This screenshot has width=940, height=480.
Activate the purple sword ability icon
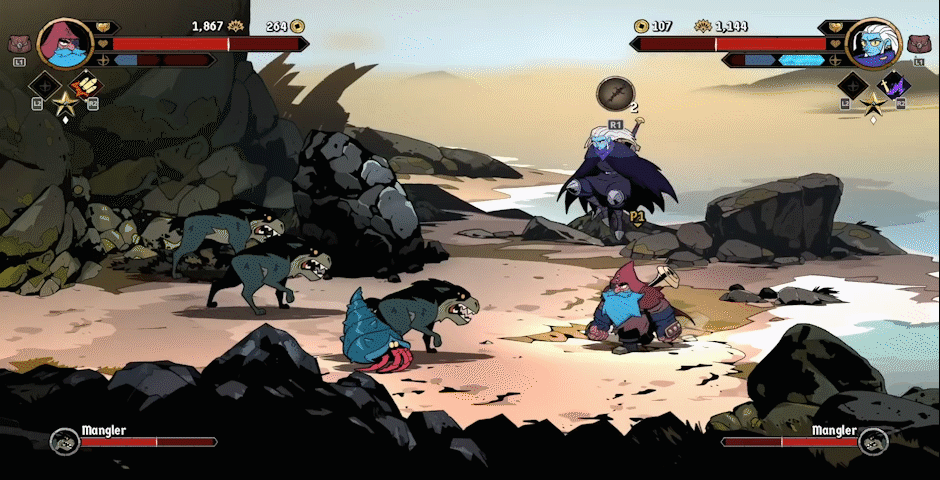click(x=891, y=86)
